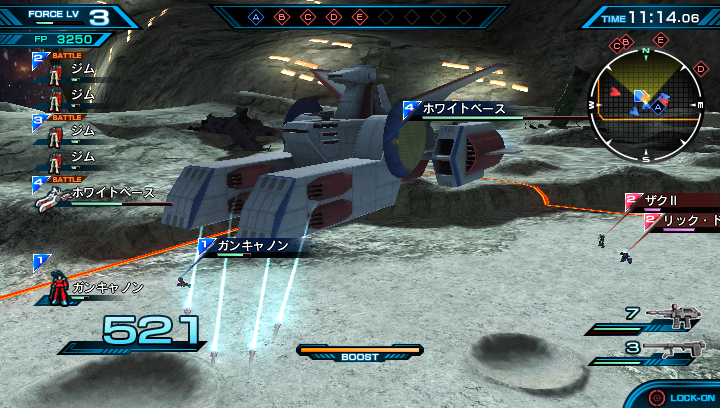Click the ガンキャノン name tag in the field
720x408 pixels.
[250, 245]
